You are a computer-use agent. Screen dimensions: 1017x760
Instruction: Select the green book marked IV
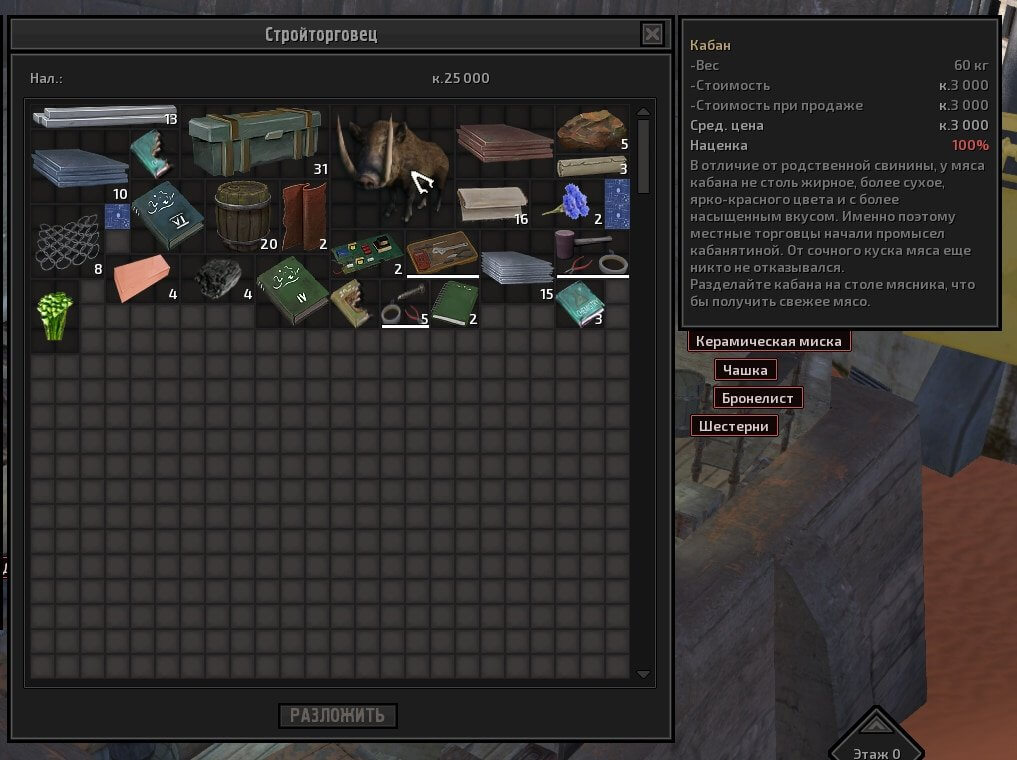tap(291, 289)
